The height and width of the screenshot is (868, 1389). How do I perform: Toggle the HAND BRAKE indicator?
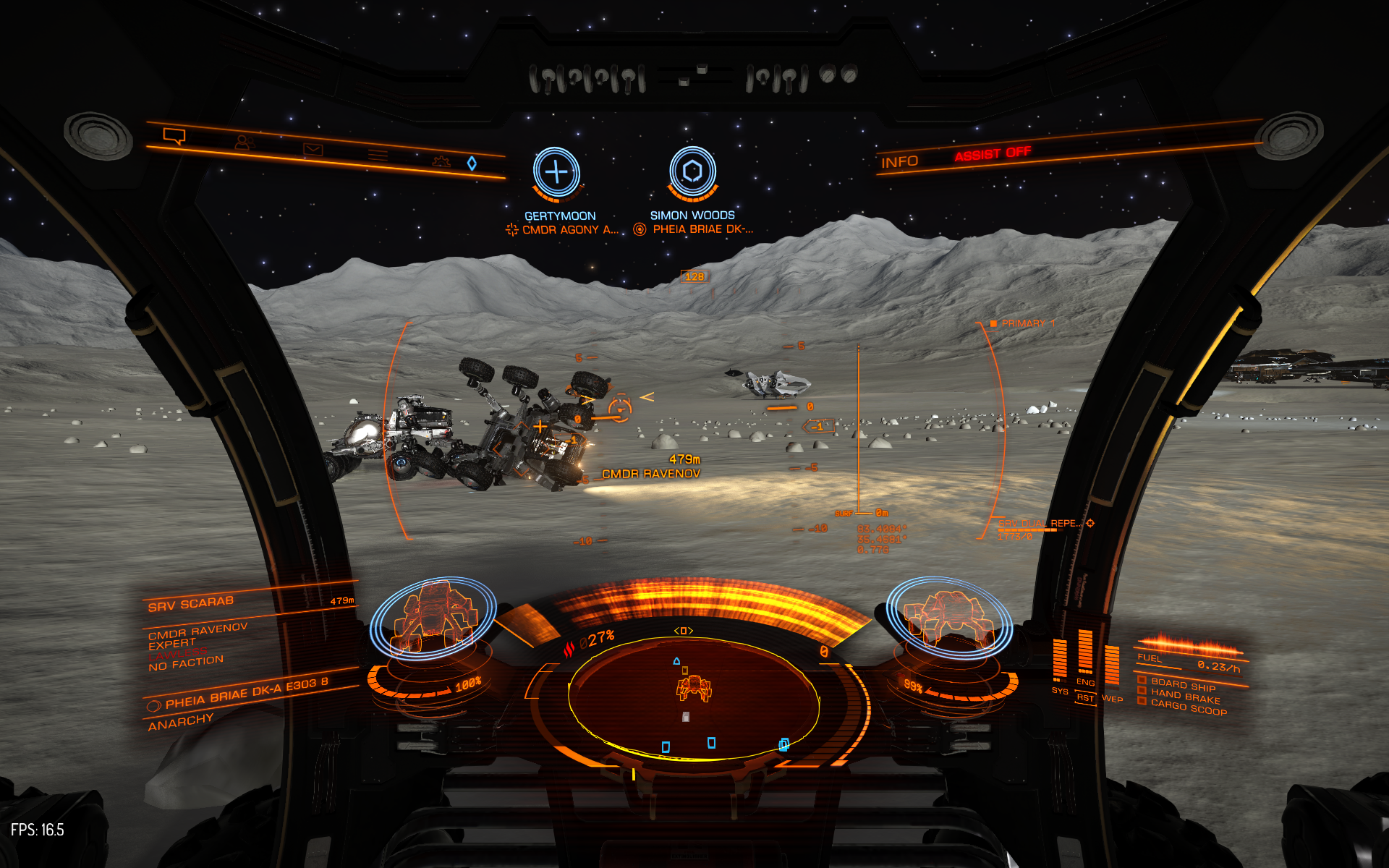pyautogui.click(x=1184, y=697)
